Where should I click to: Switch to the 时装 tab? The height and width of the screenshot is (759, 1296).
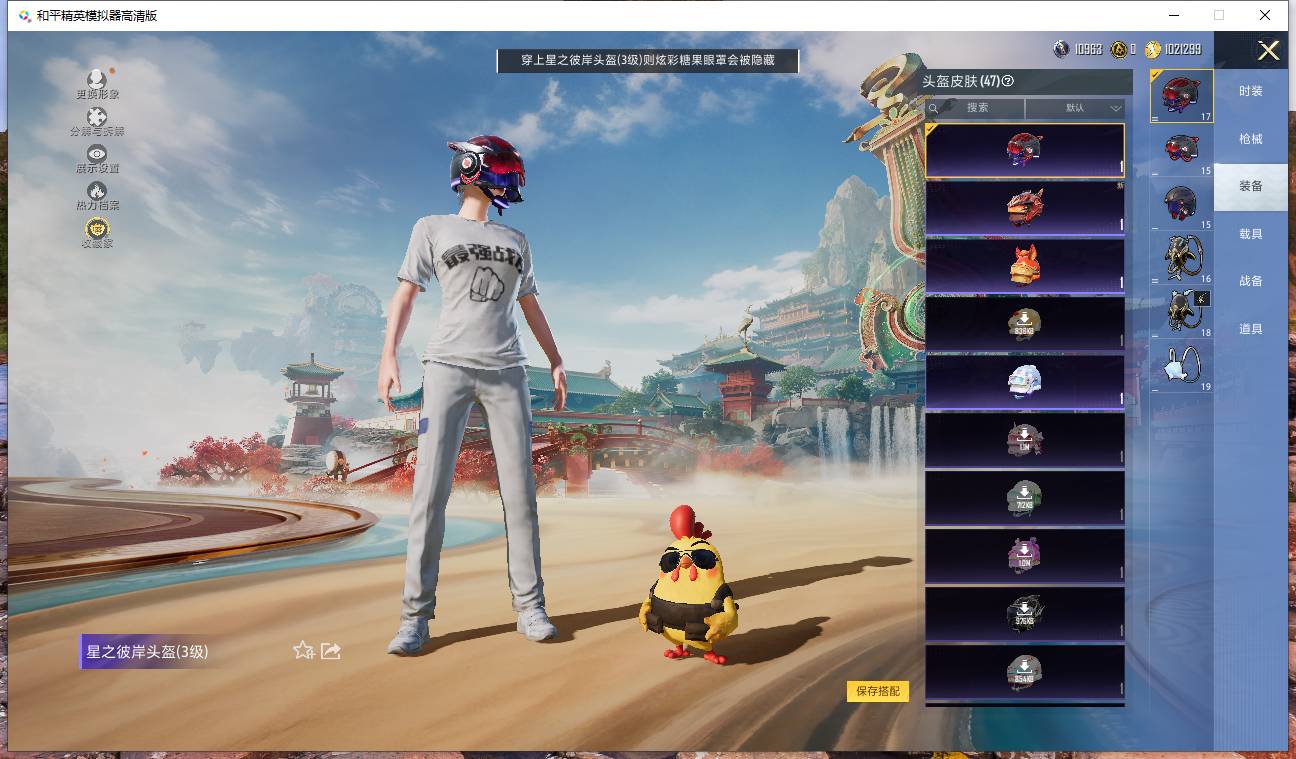point(1251,91)
